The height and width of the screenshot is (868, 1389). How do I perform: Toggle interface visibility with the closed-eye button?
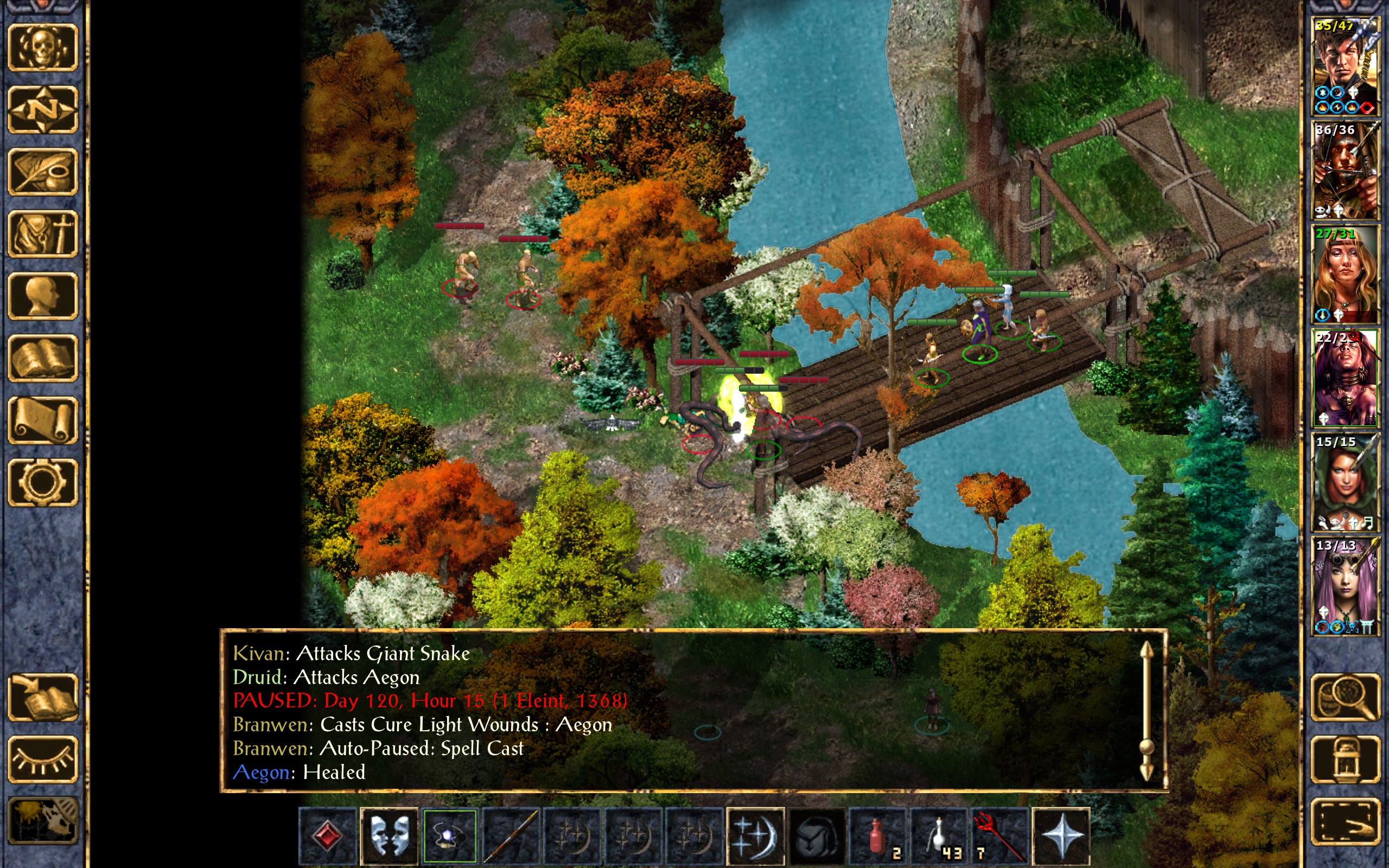coord(42,759)
